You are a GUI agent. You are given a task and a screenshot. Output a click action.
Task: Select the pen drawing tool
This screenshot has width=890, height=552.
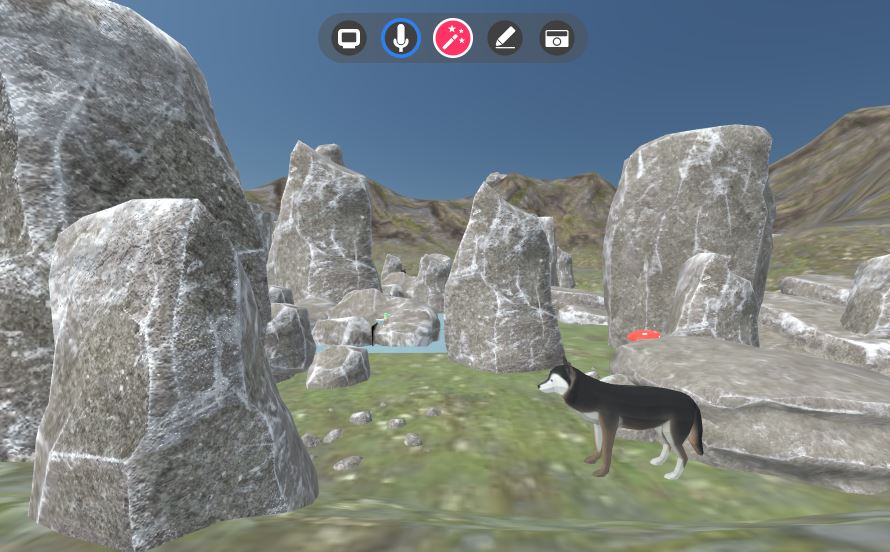505,39
